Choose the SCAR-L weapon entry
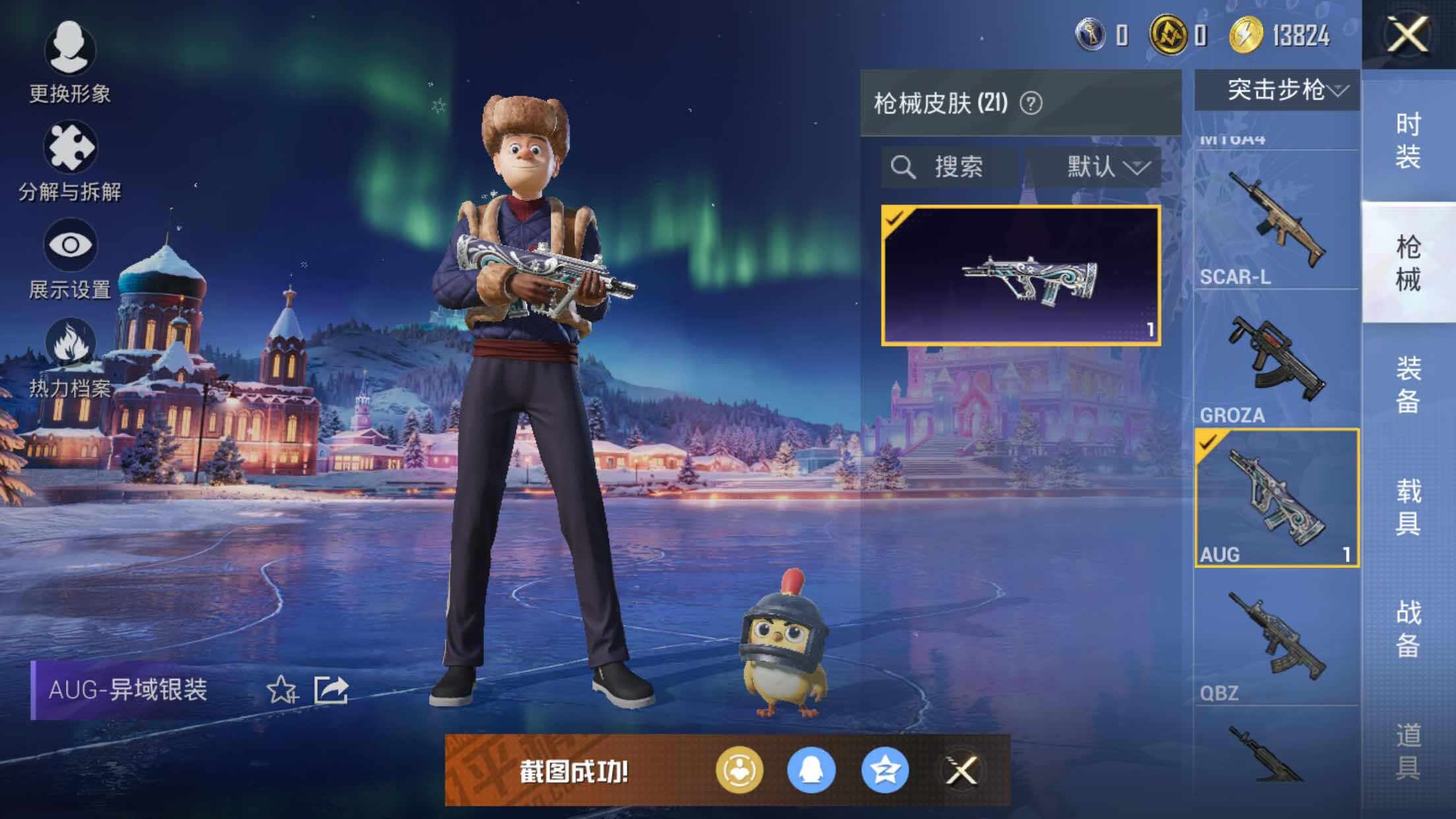 [x=1277, y=221]
